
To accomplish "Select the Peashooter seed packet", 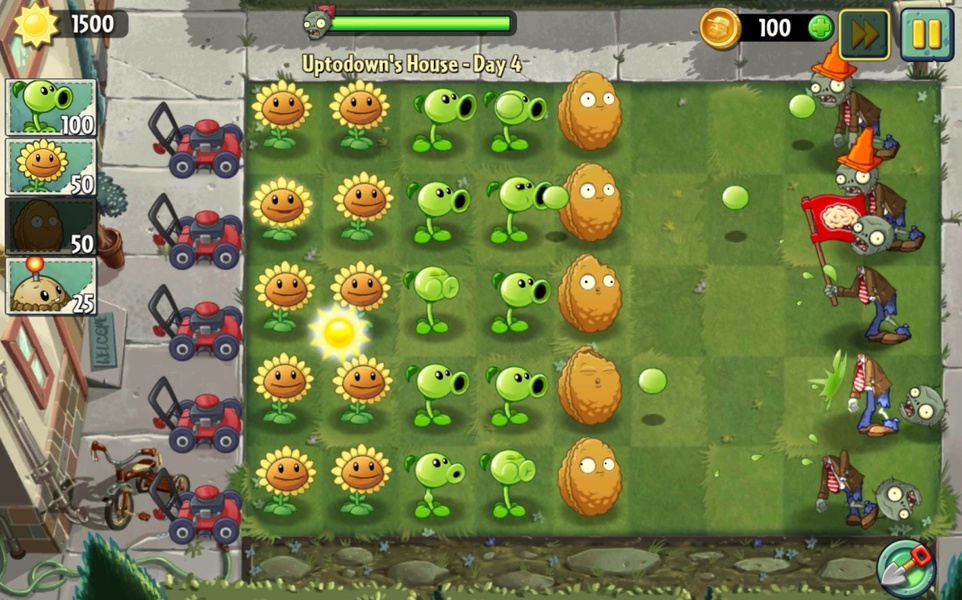I will coord(51,108).
